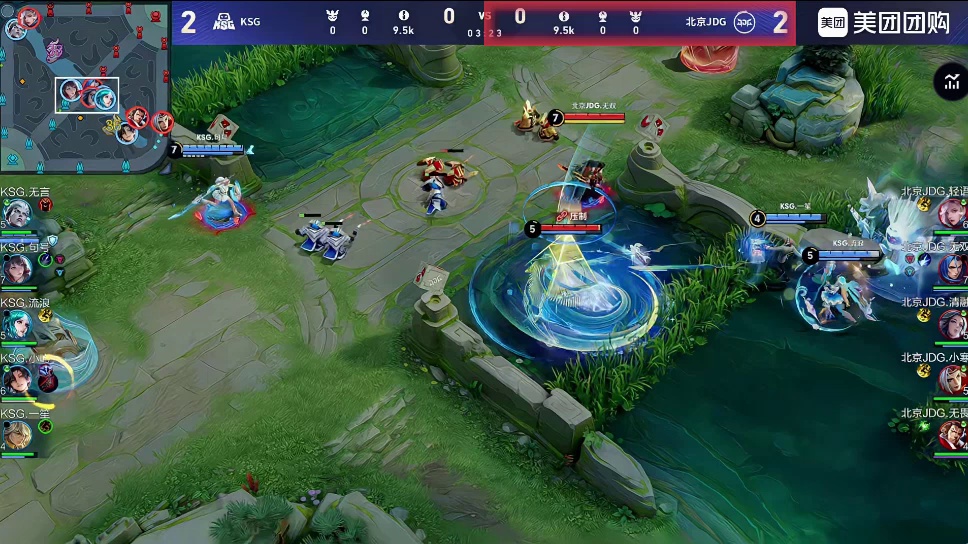
Task: Select KSG.无言 player portrait
Action: coord(18,213)
